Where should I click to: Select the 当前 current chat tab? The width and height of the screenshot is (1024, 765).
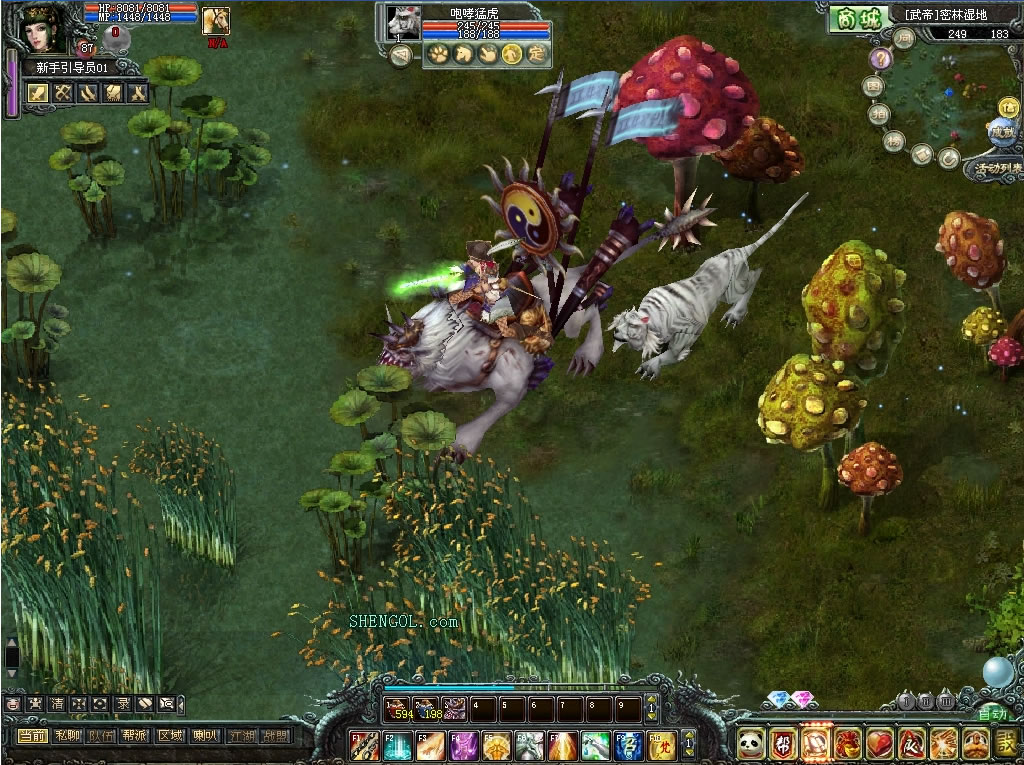[33, 736]
